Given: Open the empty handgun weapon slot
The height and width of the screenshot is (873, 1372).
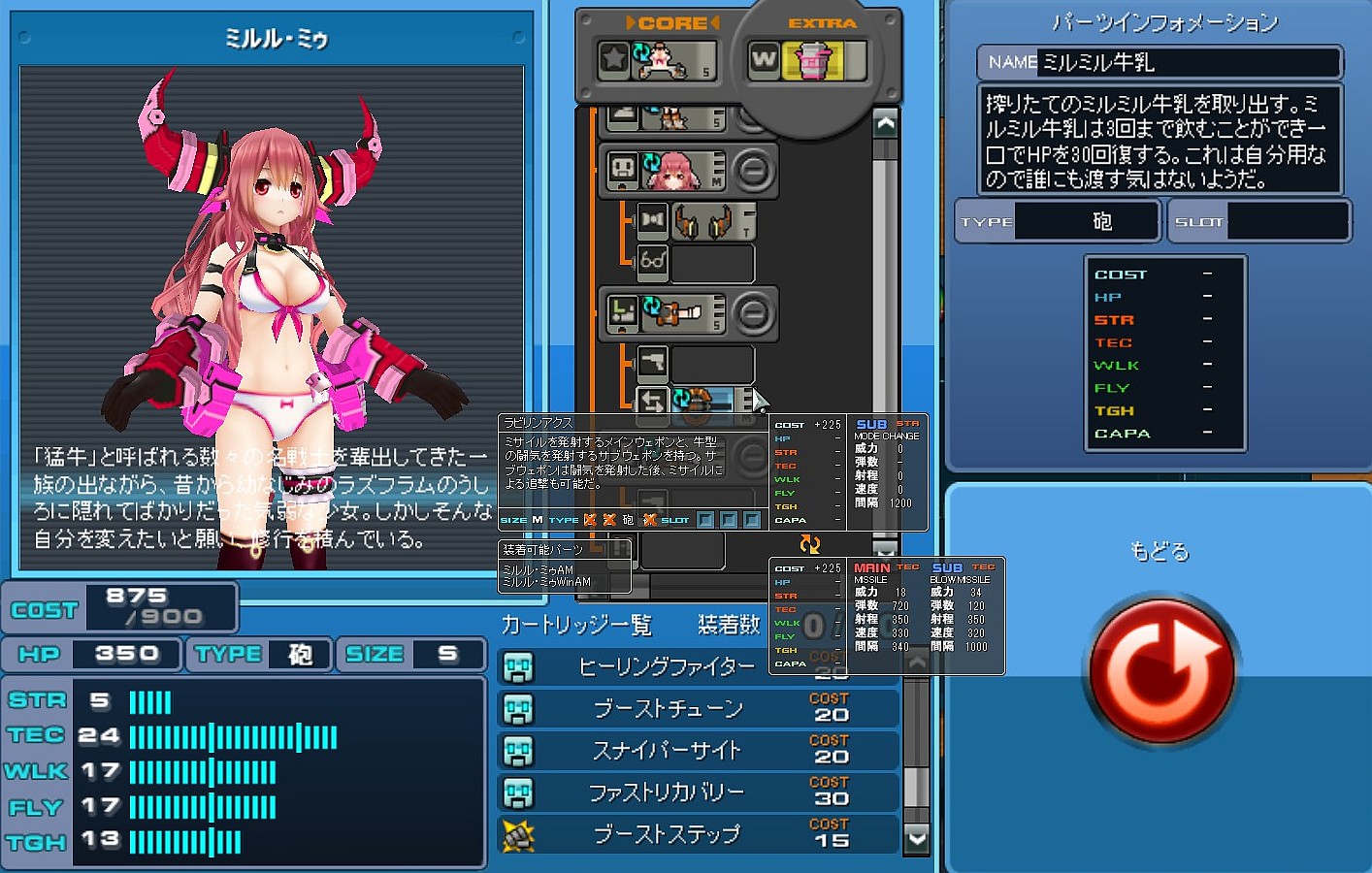Looking at the screenshot, I should tap(711, 364).
